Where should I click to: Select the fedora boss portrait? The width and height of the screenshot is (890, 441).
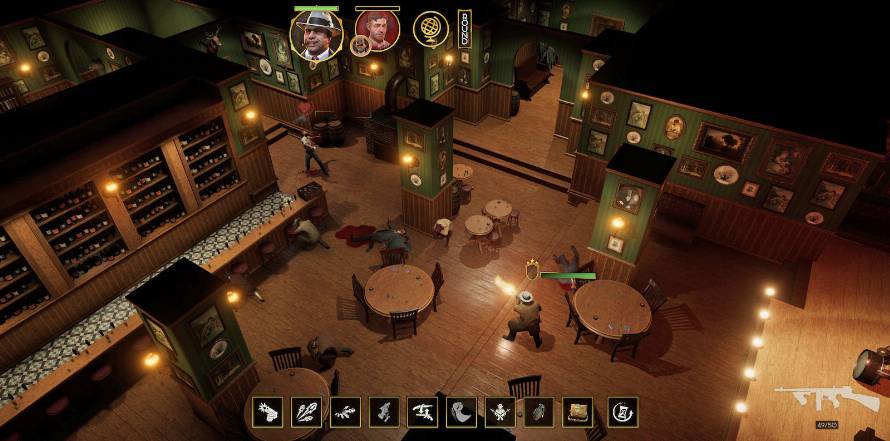point(316,33)
